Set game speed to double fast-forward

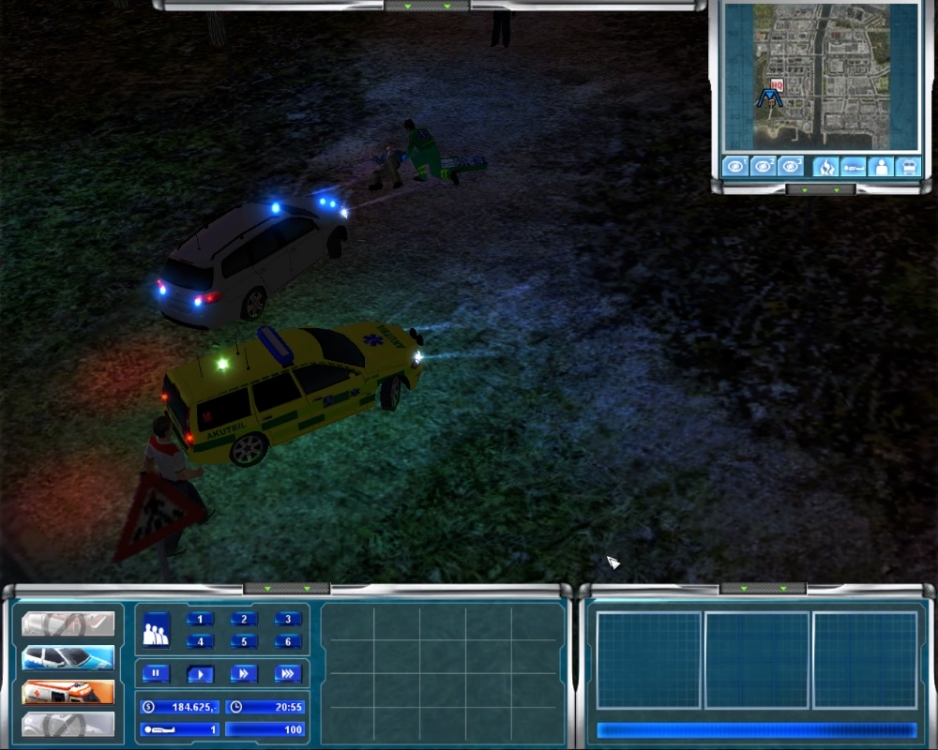pyautogui.click(x=244, y=674)
